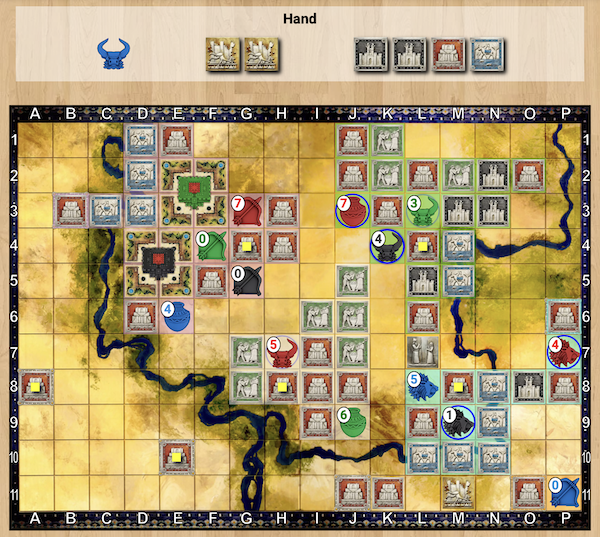Select the blue bull leader in hand

[115, 54]
